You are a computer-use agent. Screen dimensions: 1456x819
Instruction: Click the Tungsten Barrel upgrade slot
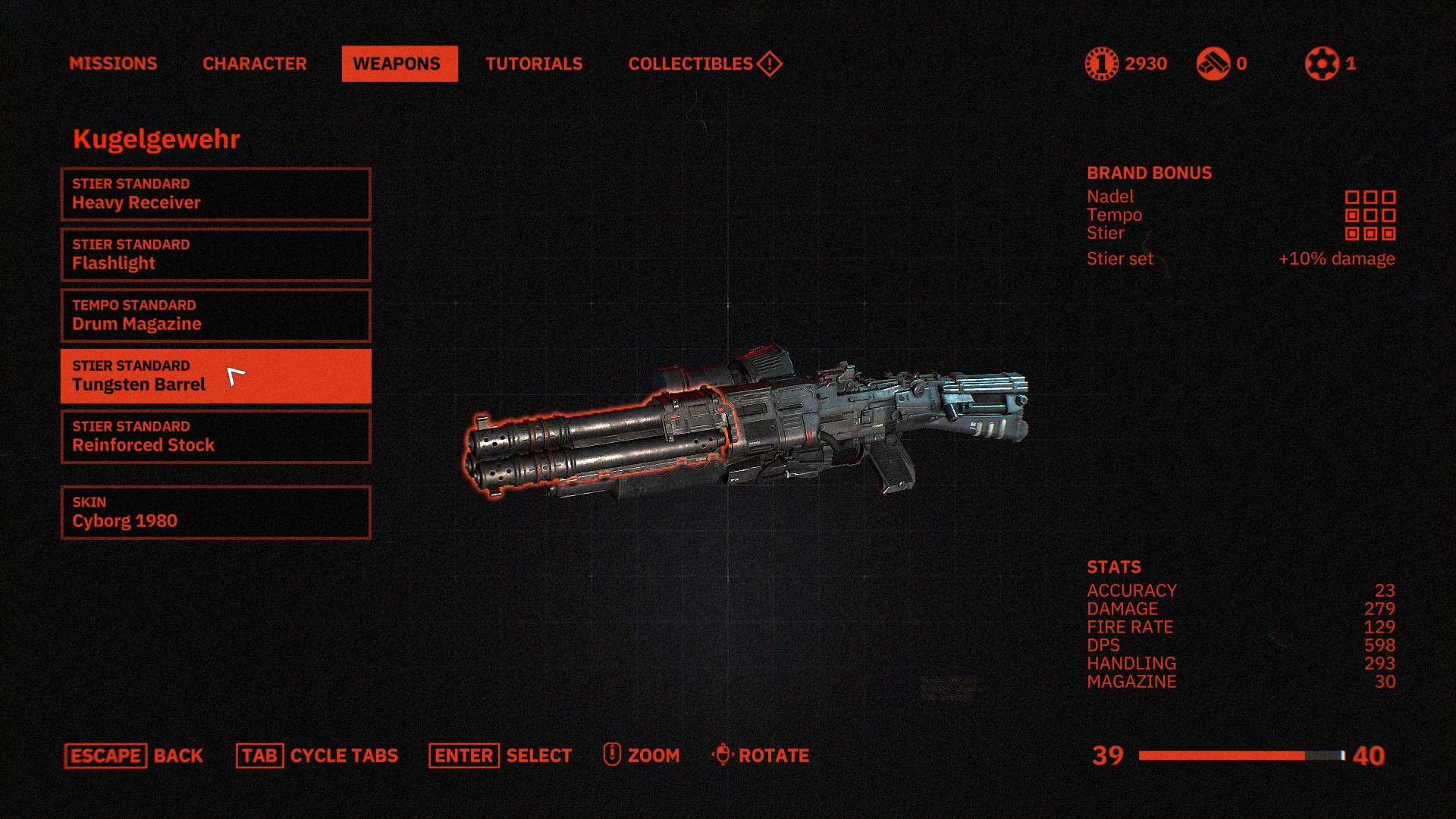[x=215, y=376]
